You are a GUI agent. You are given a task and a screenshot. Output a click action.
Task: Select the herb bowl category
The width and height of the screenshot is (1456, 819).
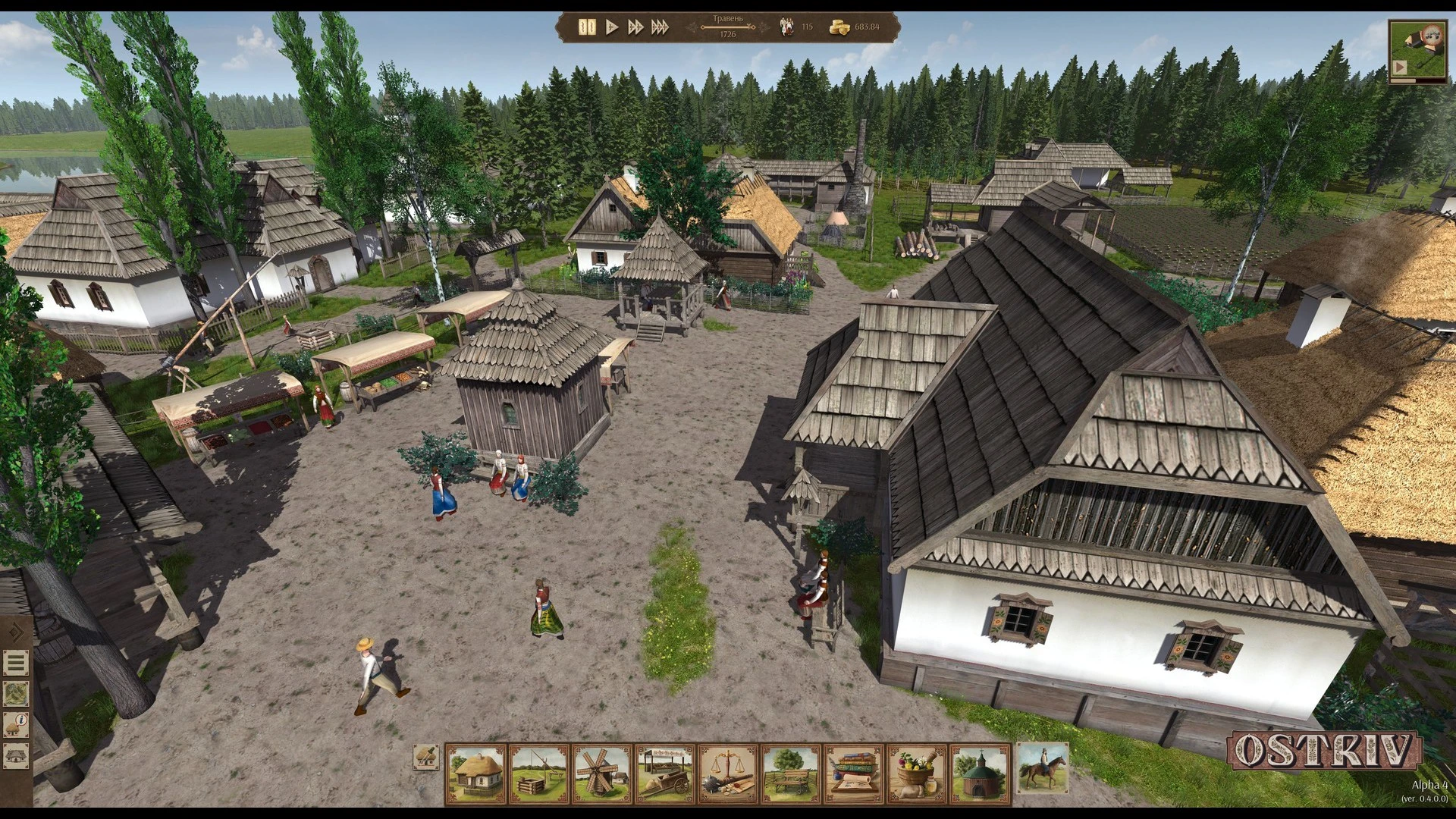click(917, 773)
